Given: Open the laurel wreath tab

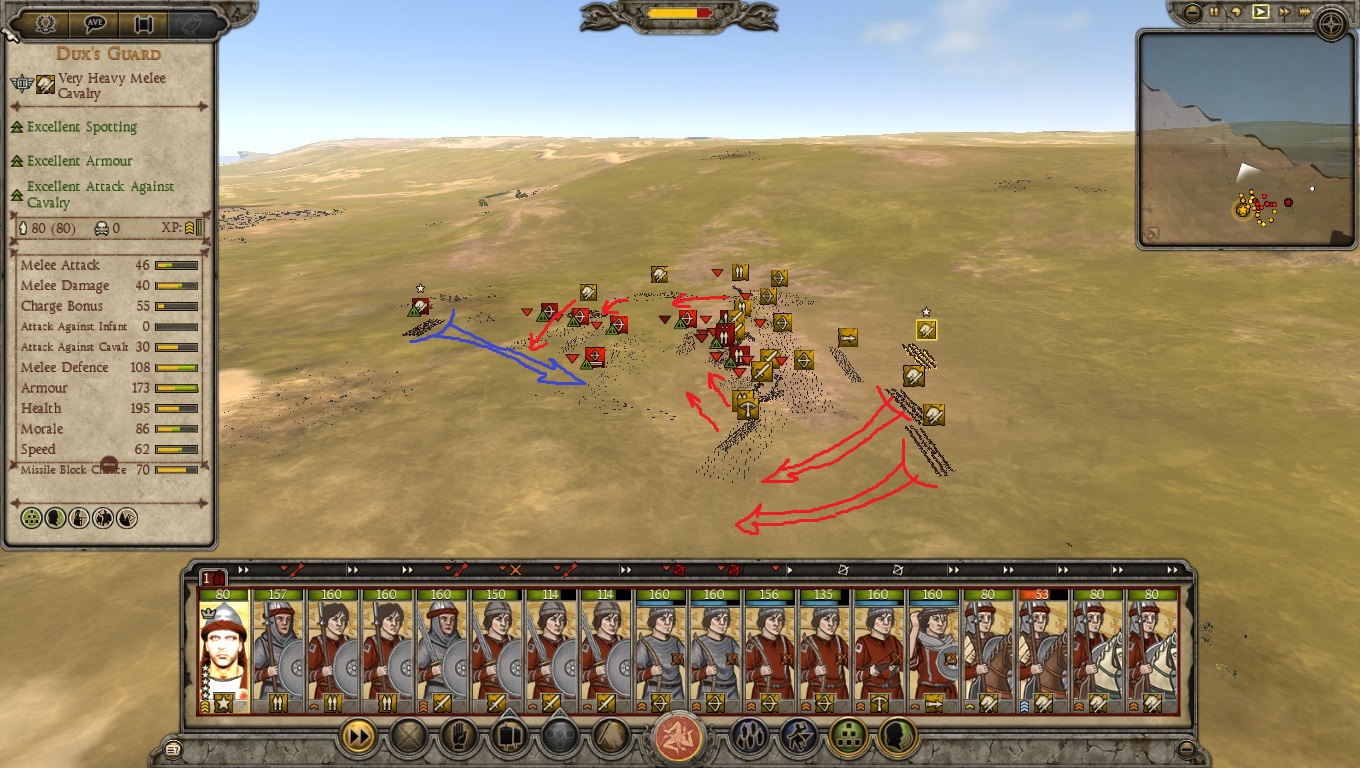Looking at the screenshot, I should pos(46,23).
